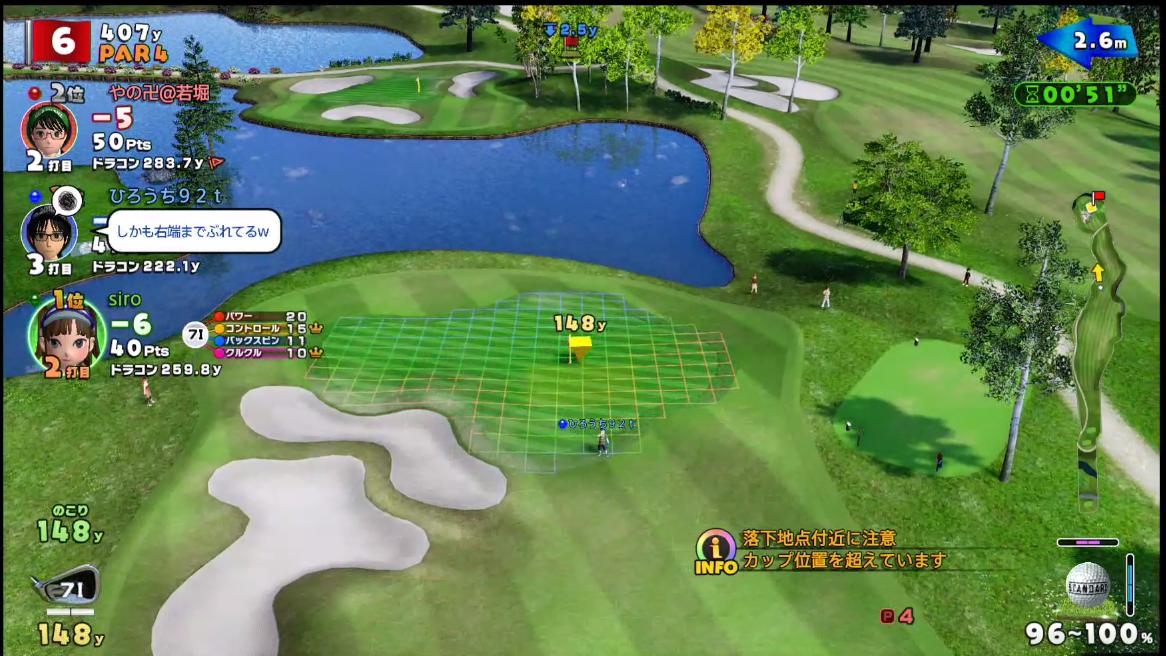This screenshot has width=1166, height=656.
Task: Click the STANDARD golf ball icon
Action: [x=1088, y=585]
